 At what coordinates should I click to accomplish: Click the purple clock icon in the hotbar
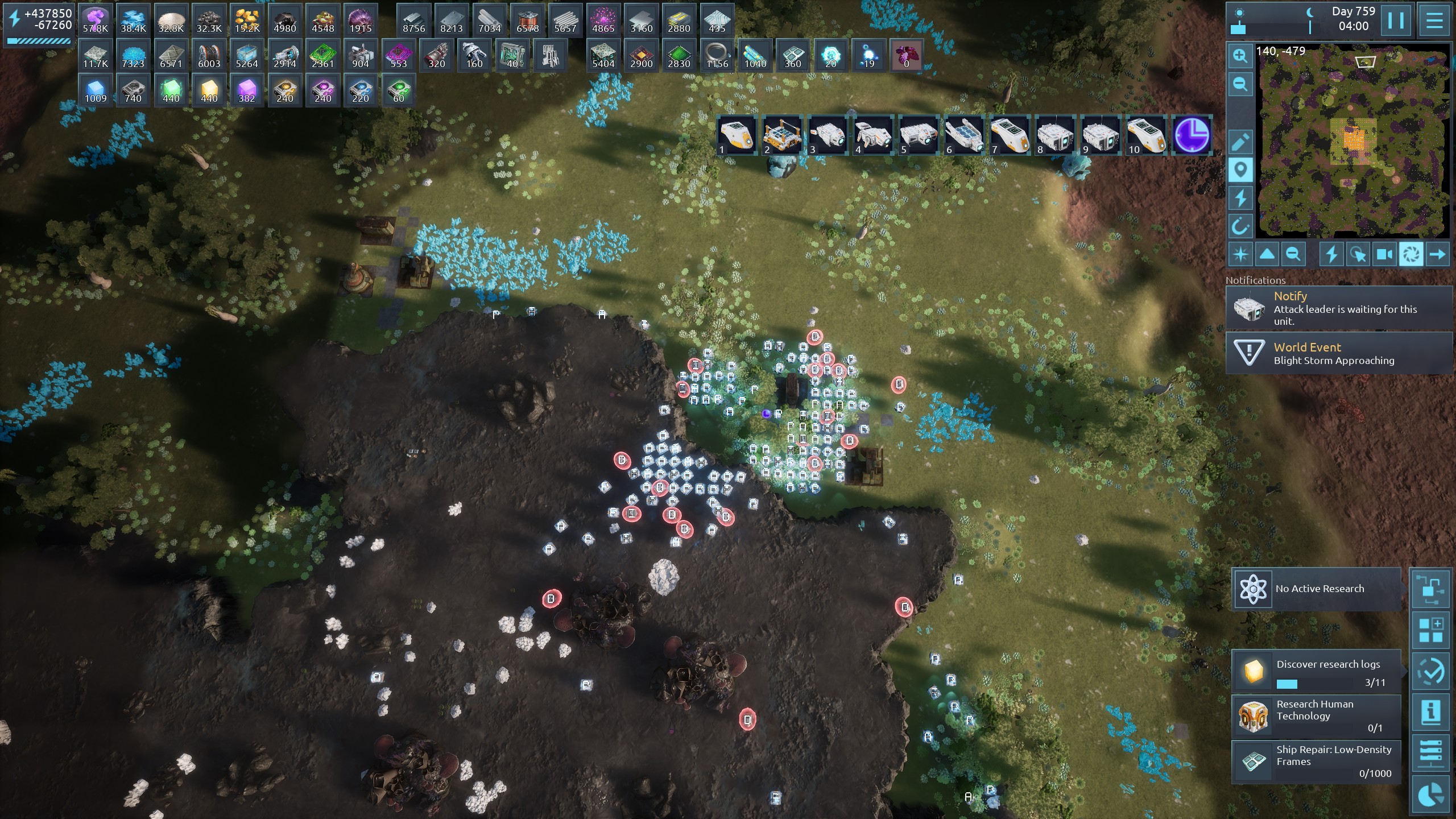click(x=1192, y=135)
